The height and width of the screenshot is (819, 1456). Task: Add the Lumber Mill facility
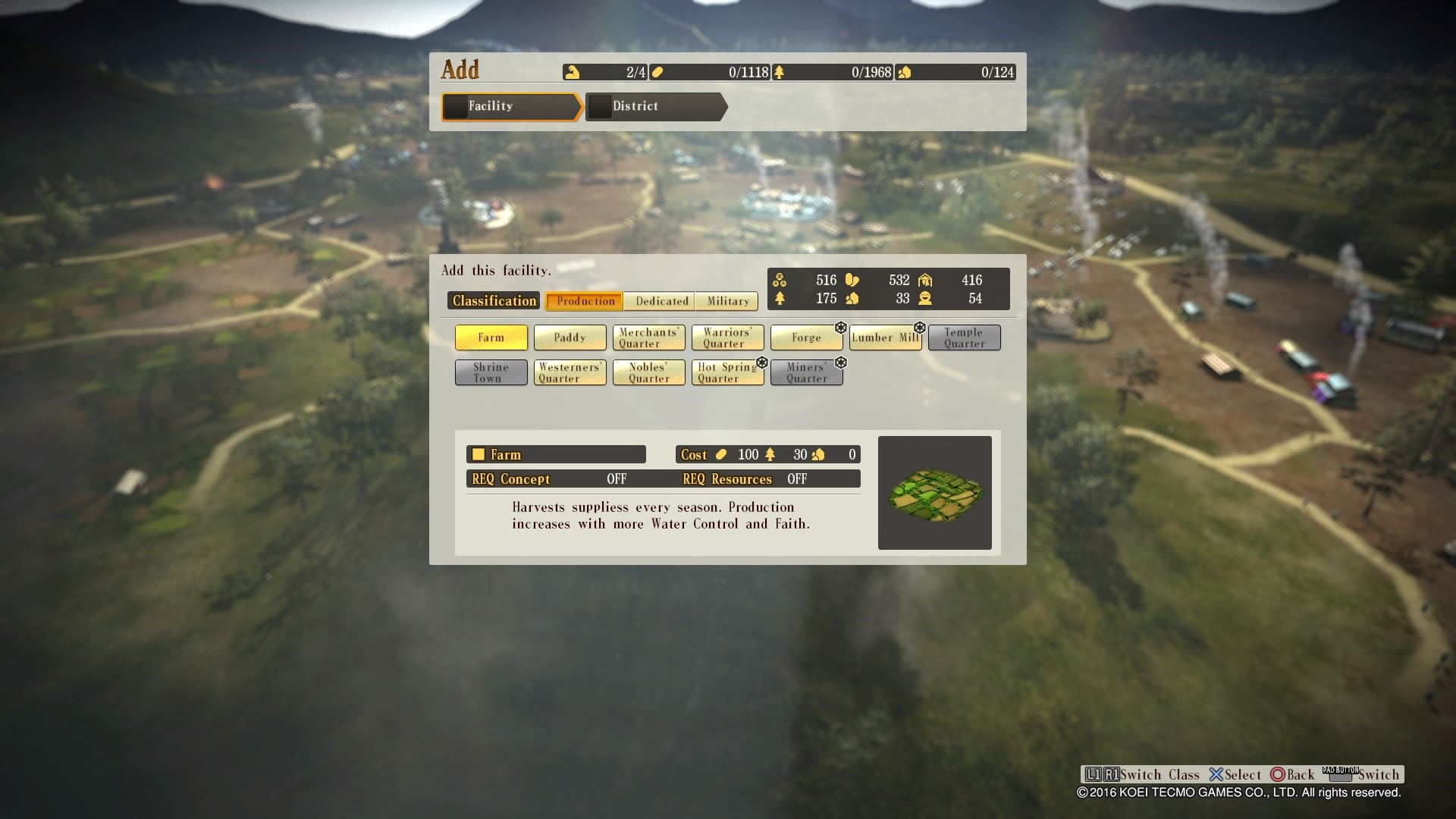pos(885,337)
